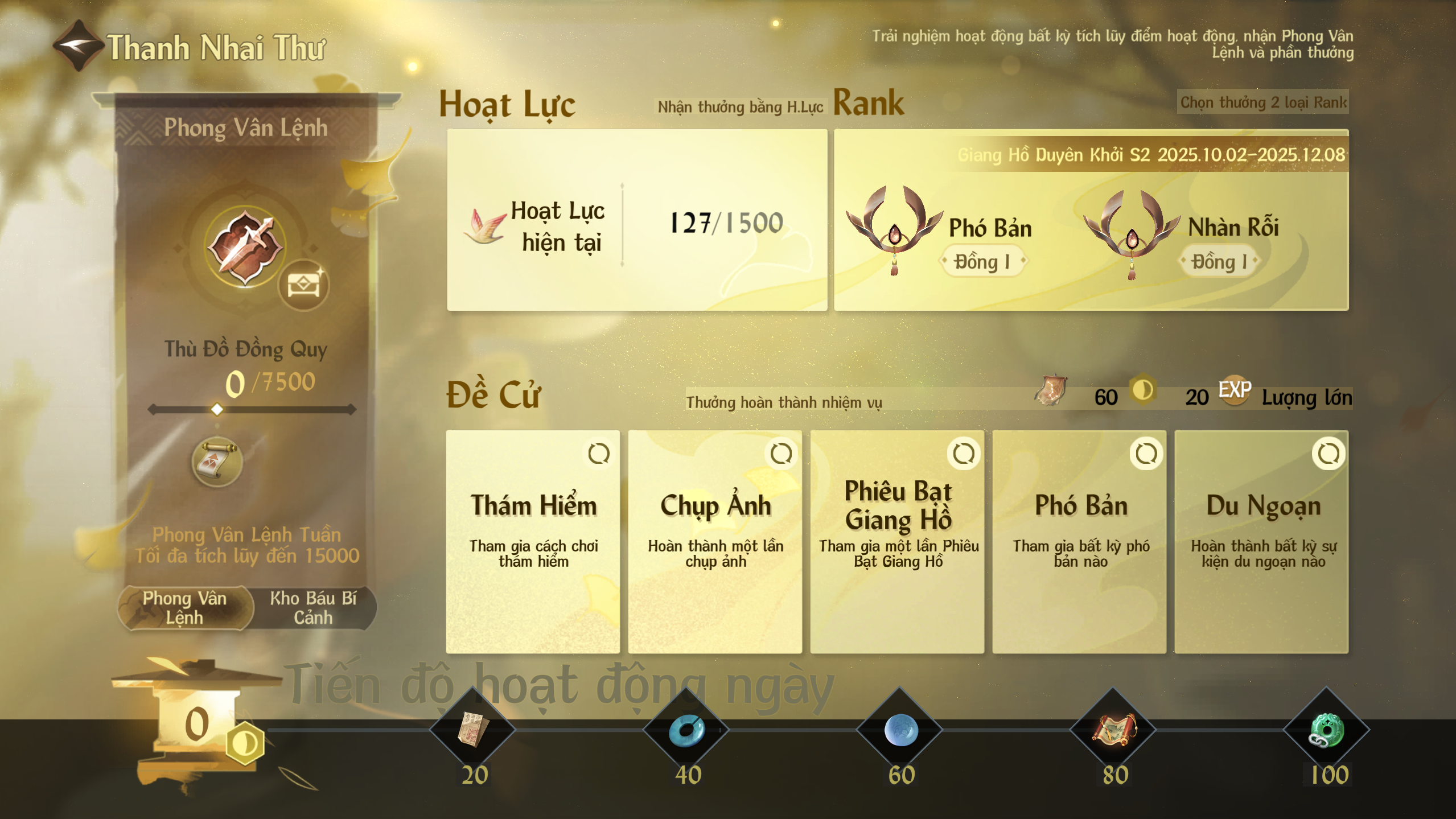Viewport: 1456px width, 819px height.
Task: Open the Kho Báu Bí Cảnh tab
Action: click(x=313, y=608)
